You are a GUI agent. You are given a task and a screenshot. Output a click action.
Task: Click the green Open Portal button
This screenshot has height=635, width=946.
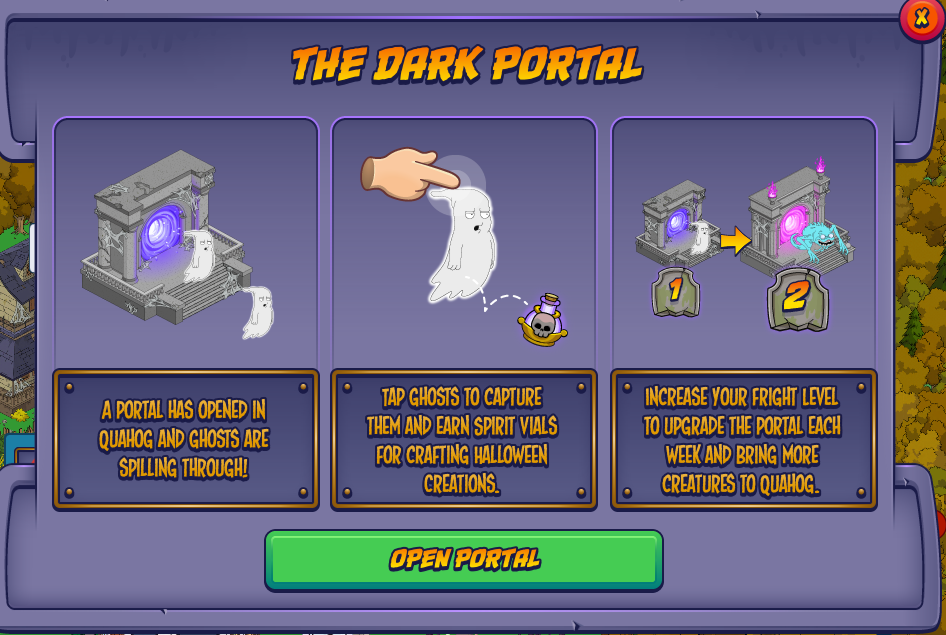pyautogui.click(x=463, y=559)
